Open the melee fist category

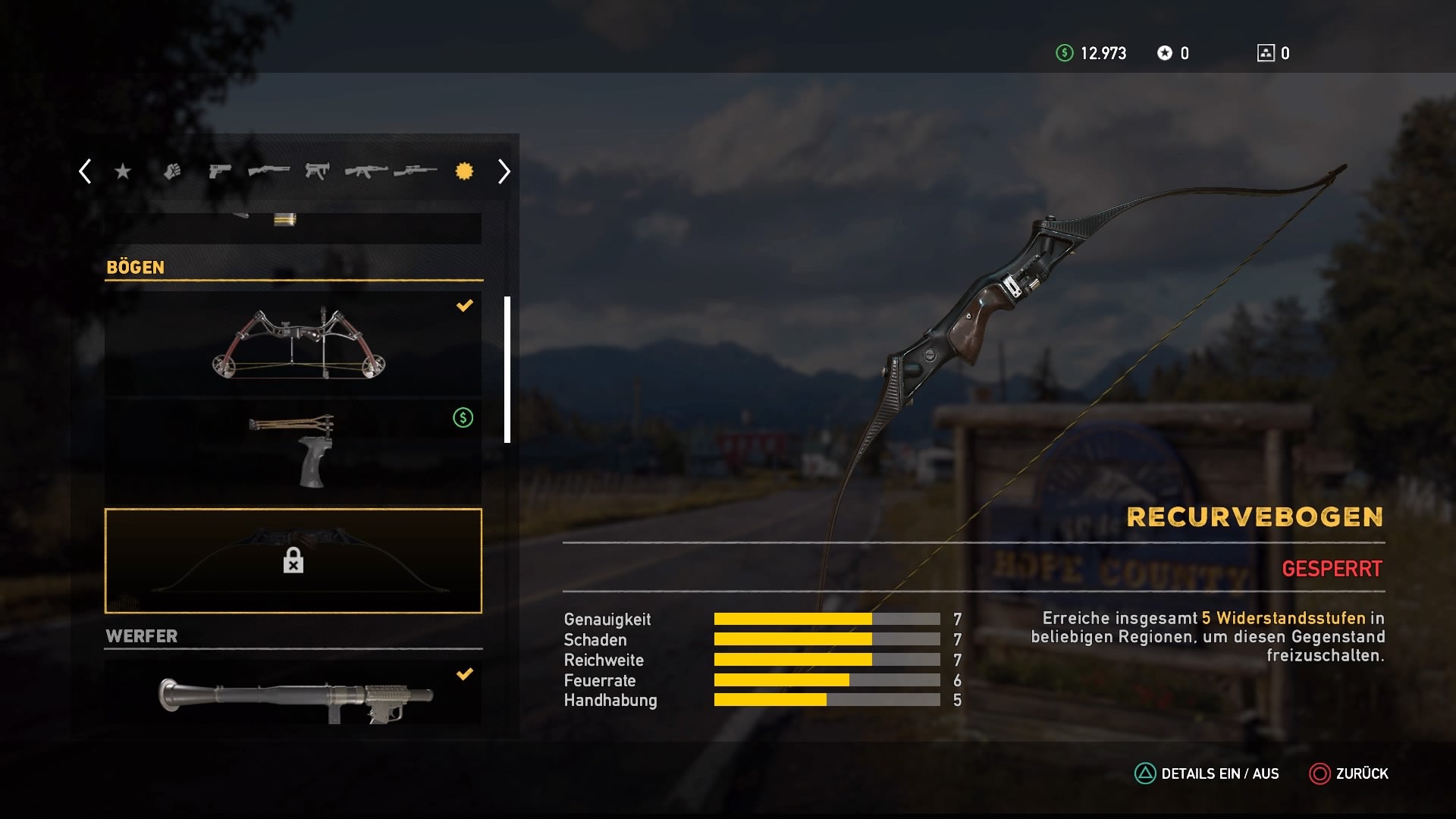(174, 171)
